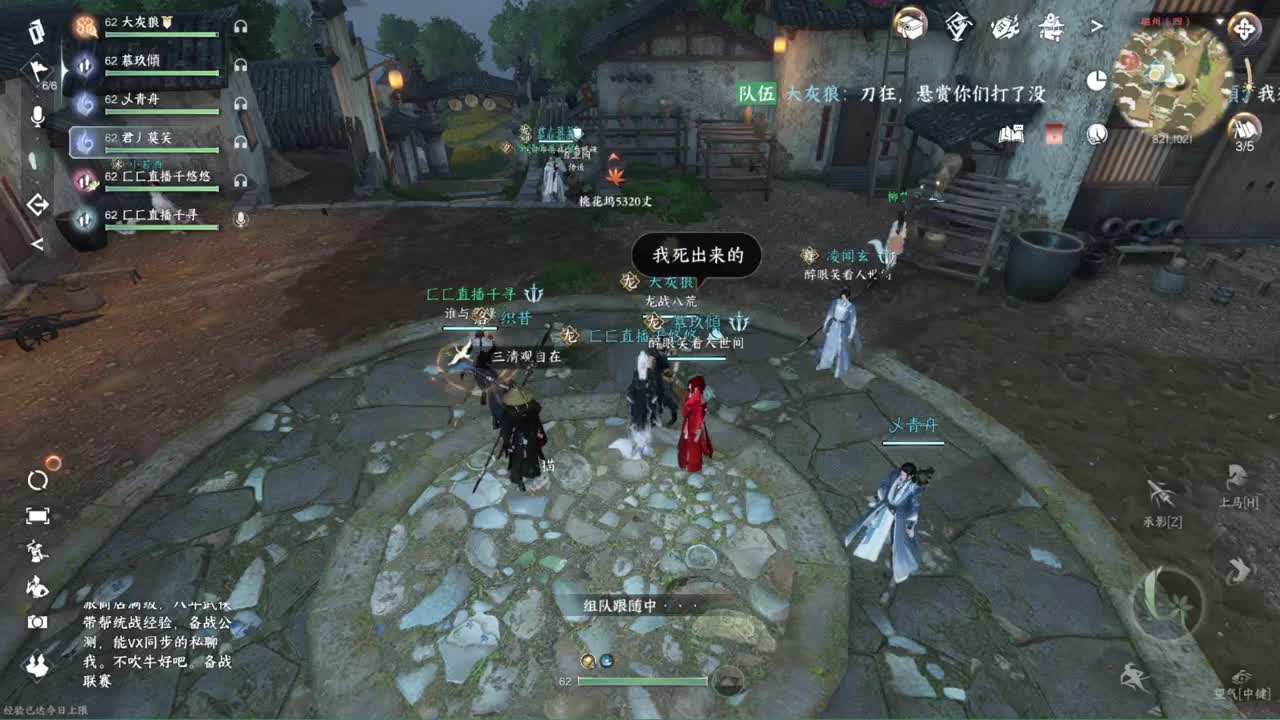Click the 上马[H] mount icon
This screenshot has width=1280, height=720.
(x=1234, y=477)
